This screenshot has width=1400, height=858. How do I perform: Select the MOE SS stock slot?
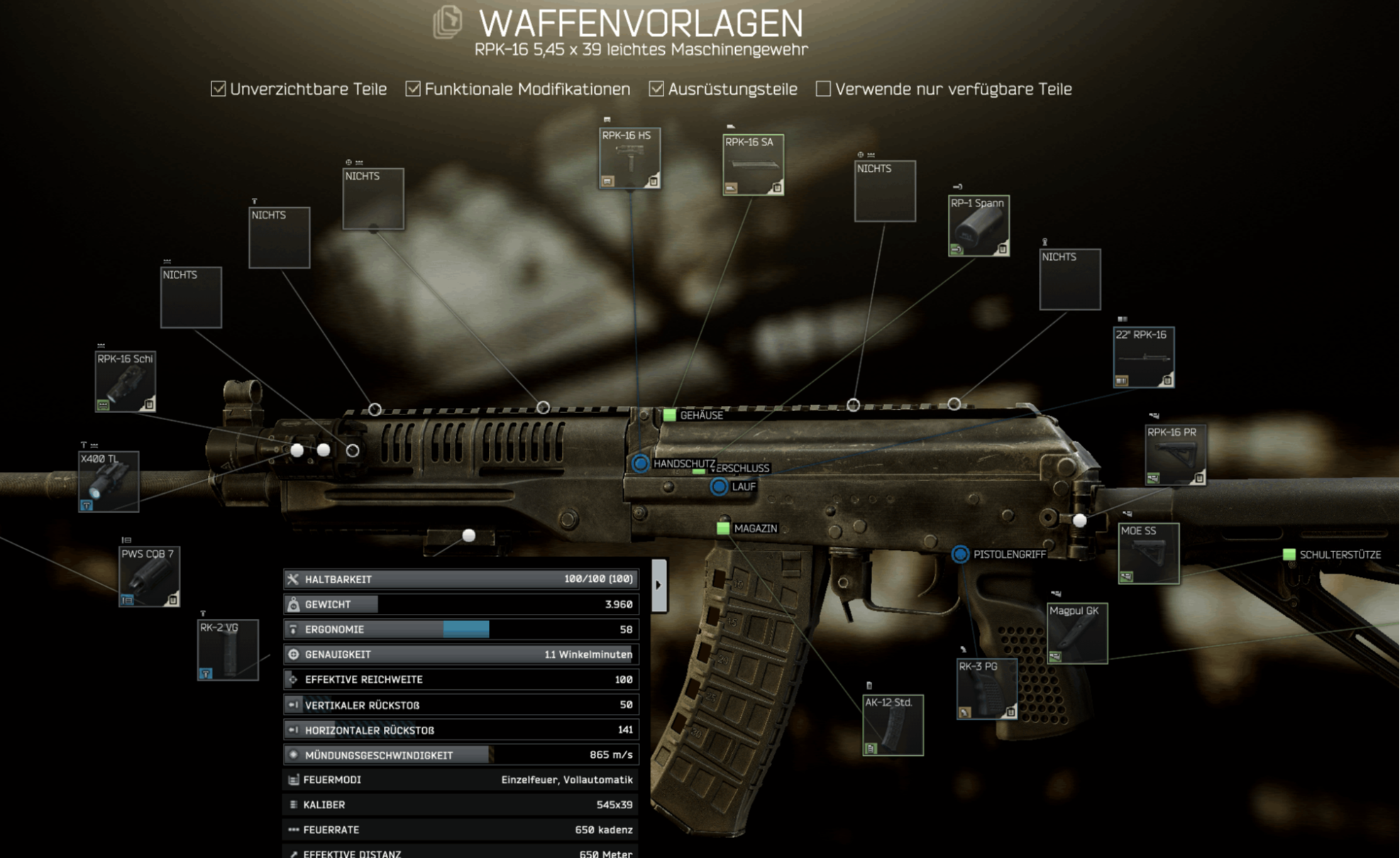pyautogui.click(x=1148, y=554)
